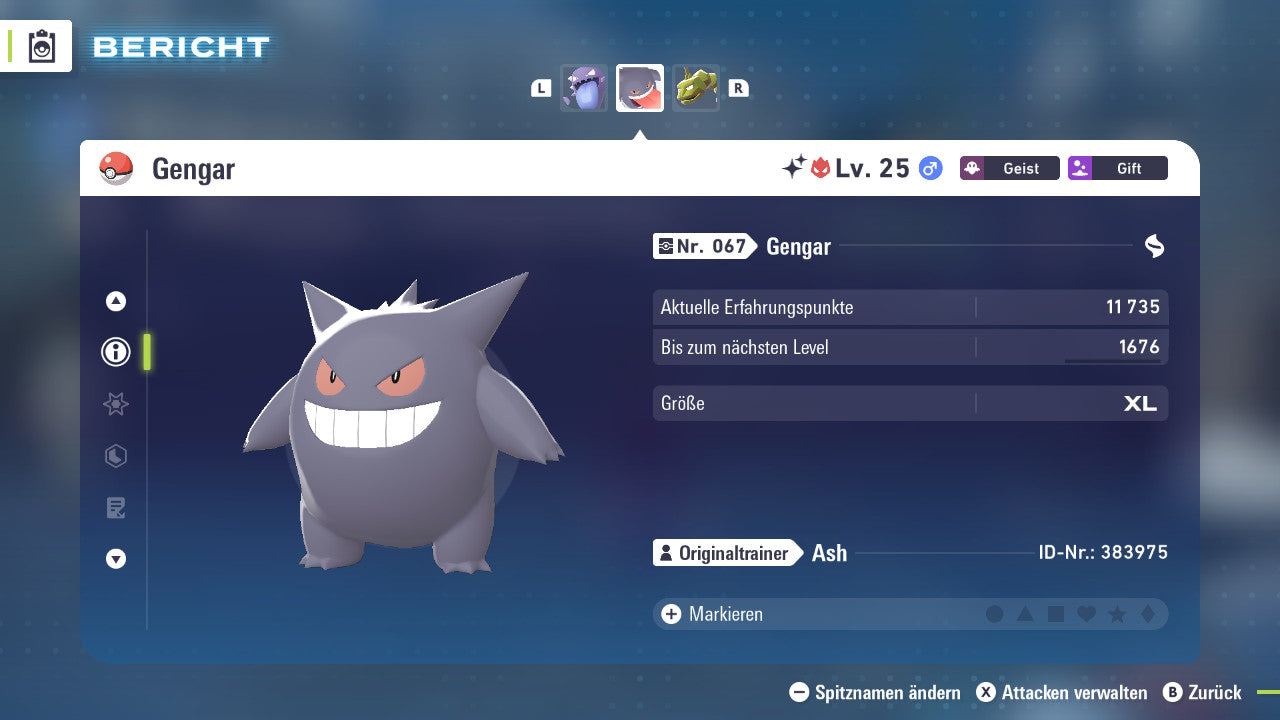Viewport: 1280px width, 720px height.
Task: Switch to the notes checklist page tab
Action: tap(116, 508)
